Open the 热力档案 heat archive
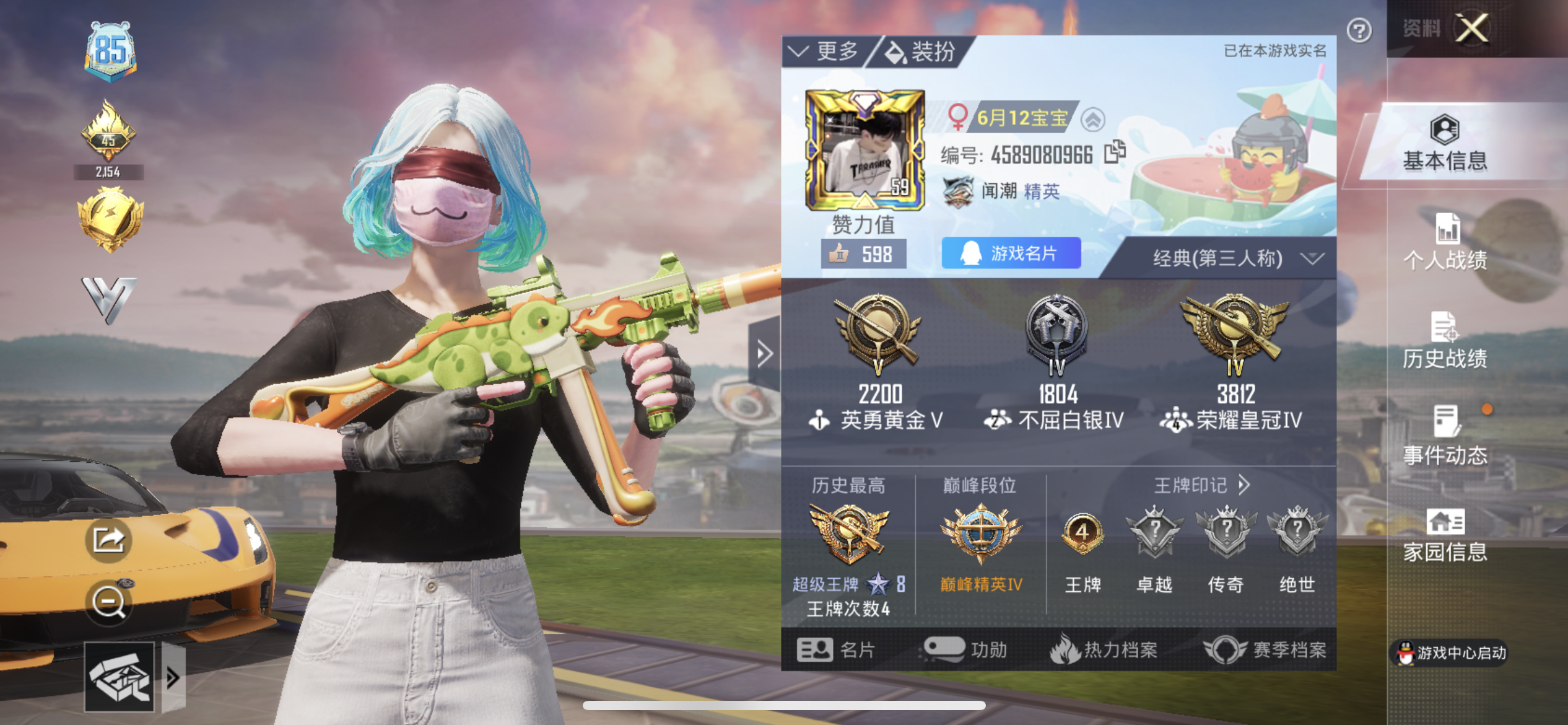 1104,650
